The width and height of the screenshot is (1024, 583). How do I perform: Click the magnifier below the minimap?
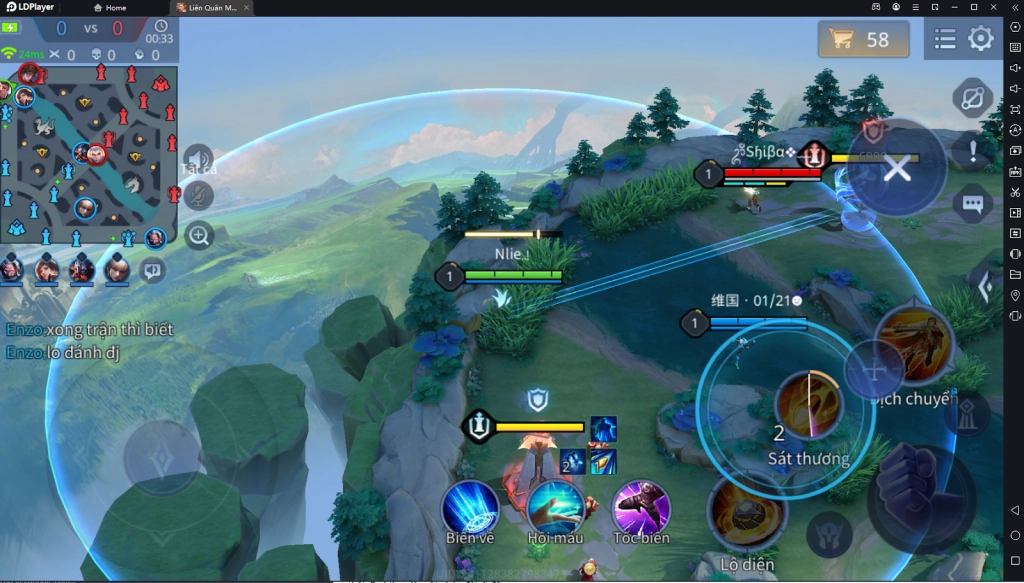pyautogui.click(x=199, y=236)
